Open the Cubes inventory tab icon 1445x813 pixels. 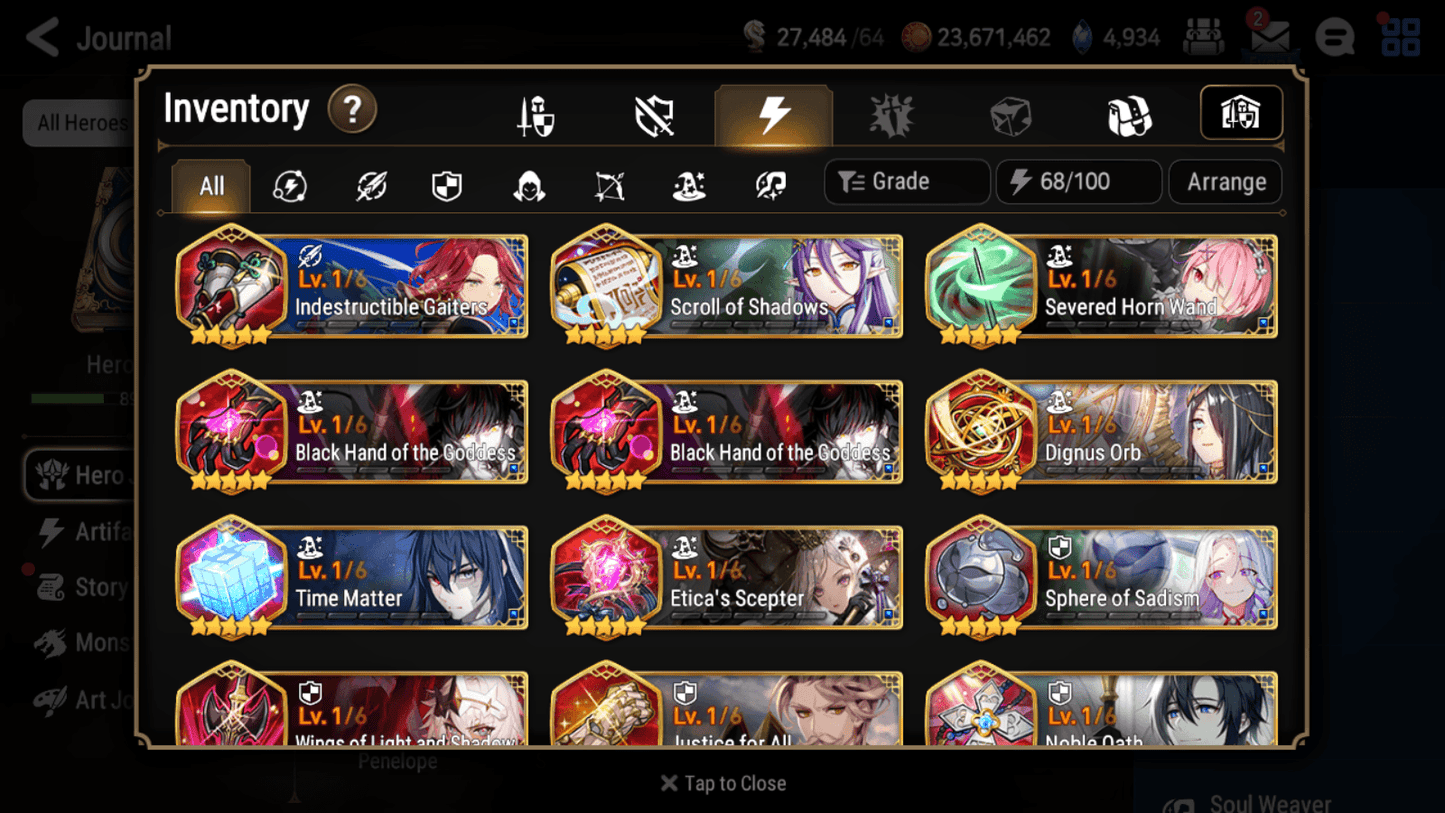[x=1010, y=114]
